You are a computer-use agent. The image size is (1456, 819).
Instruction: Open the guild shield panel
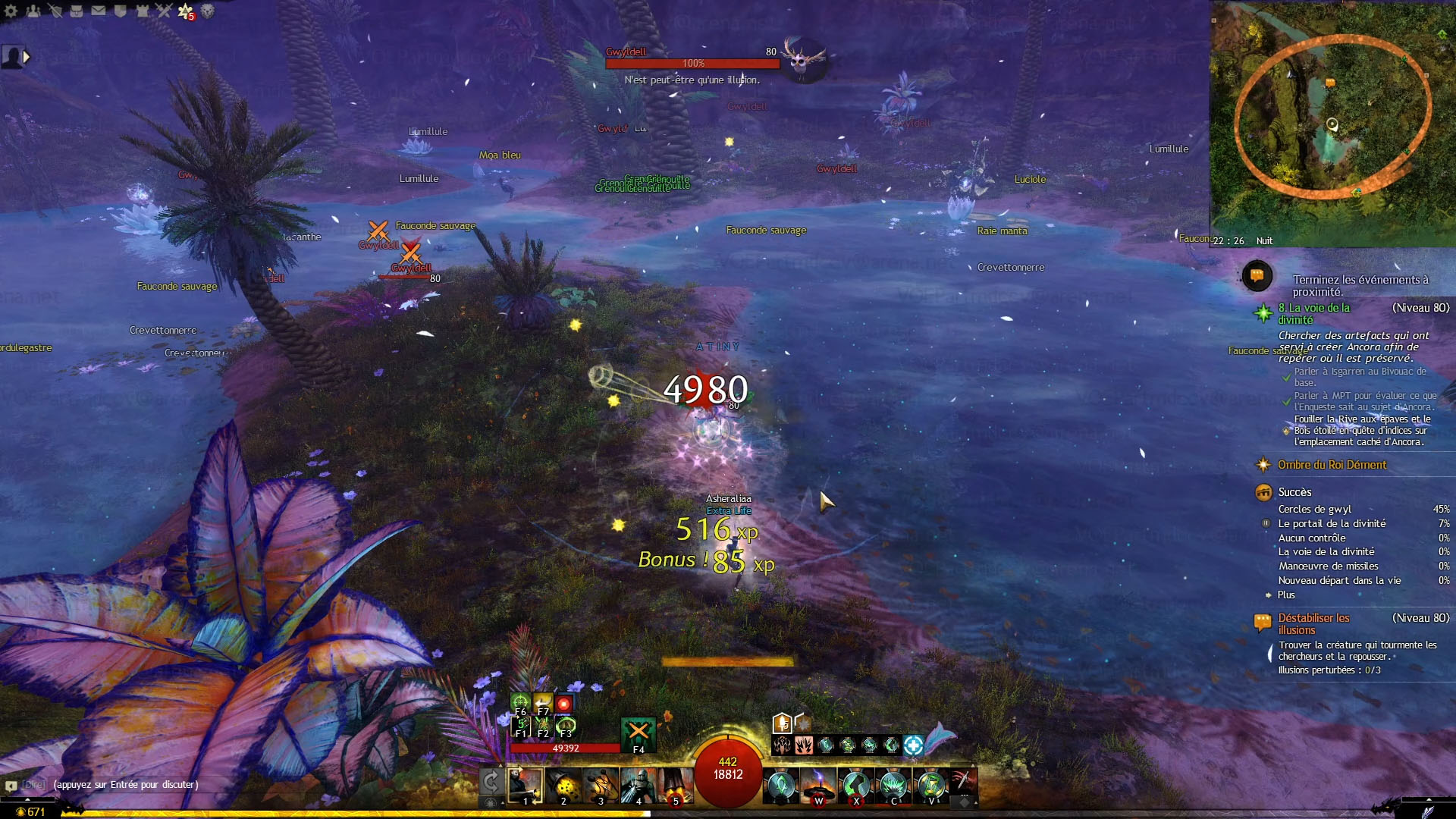[120, 11]
